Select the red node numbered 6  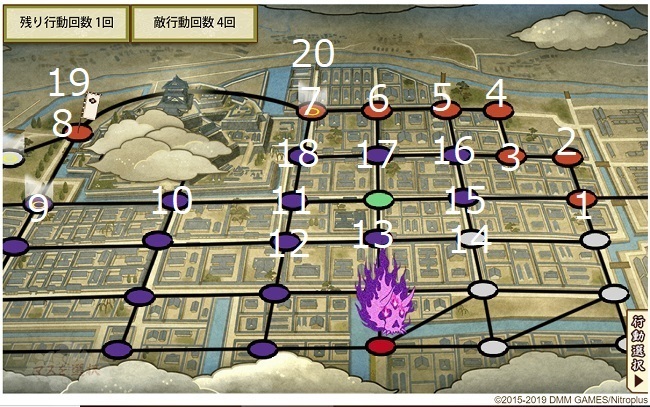point(377,110)
